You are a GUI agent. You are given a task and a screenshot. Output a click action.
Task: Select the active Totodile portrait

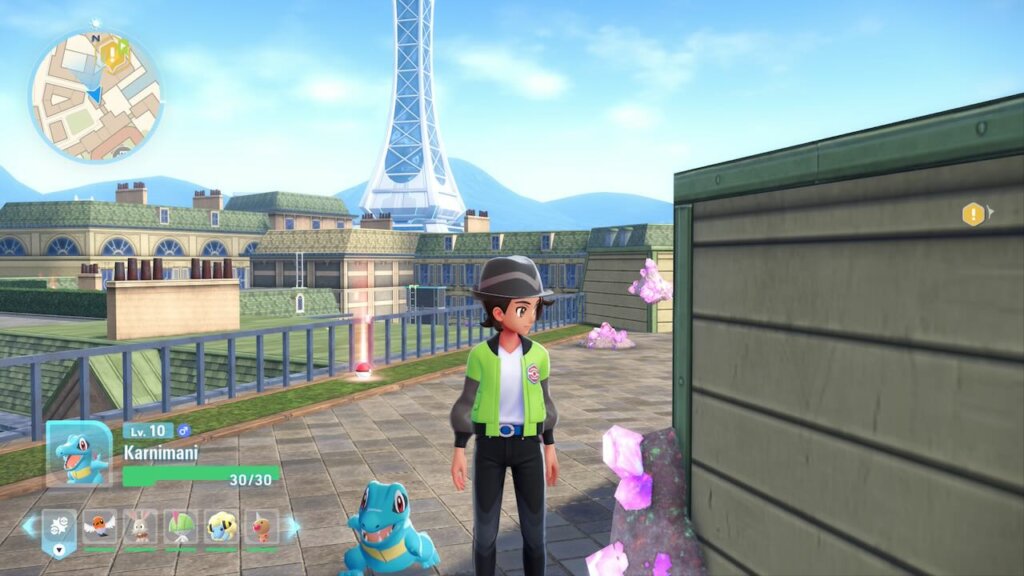point(79,455)
